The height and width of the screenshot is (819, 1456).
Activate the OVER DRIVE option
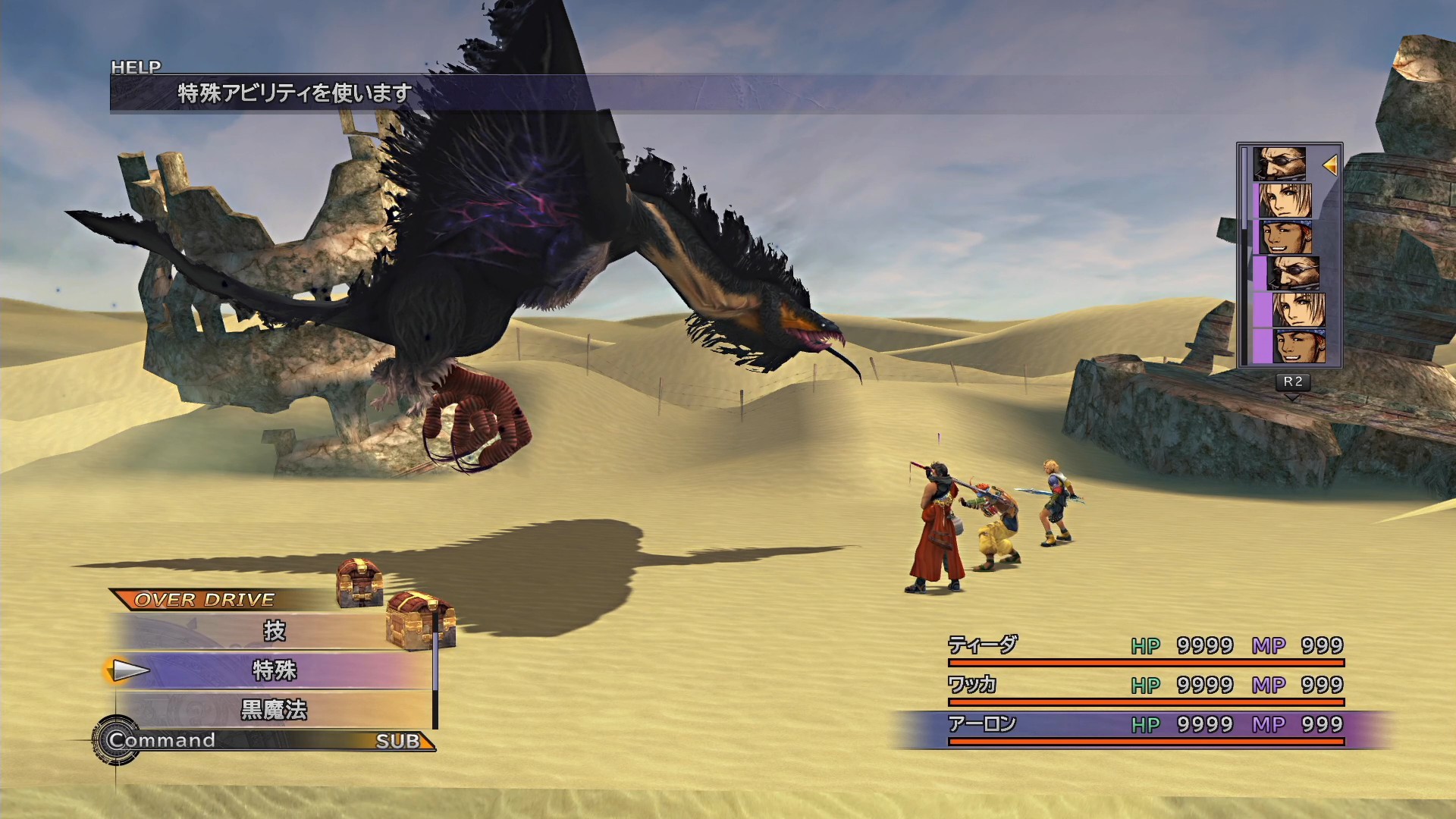click(x=205, y=600)
